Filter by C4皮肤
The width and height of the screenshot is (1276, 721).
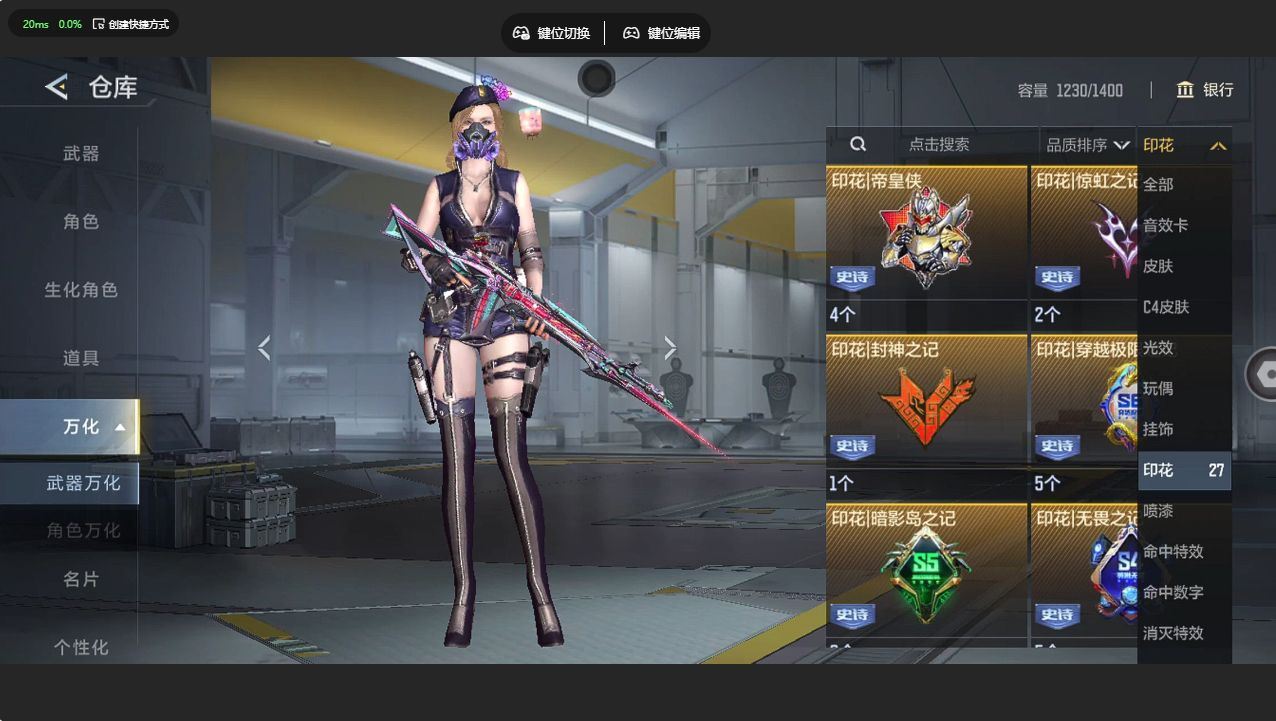click(1166, 307)
